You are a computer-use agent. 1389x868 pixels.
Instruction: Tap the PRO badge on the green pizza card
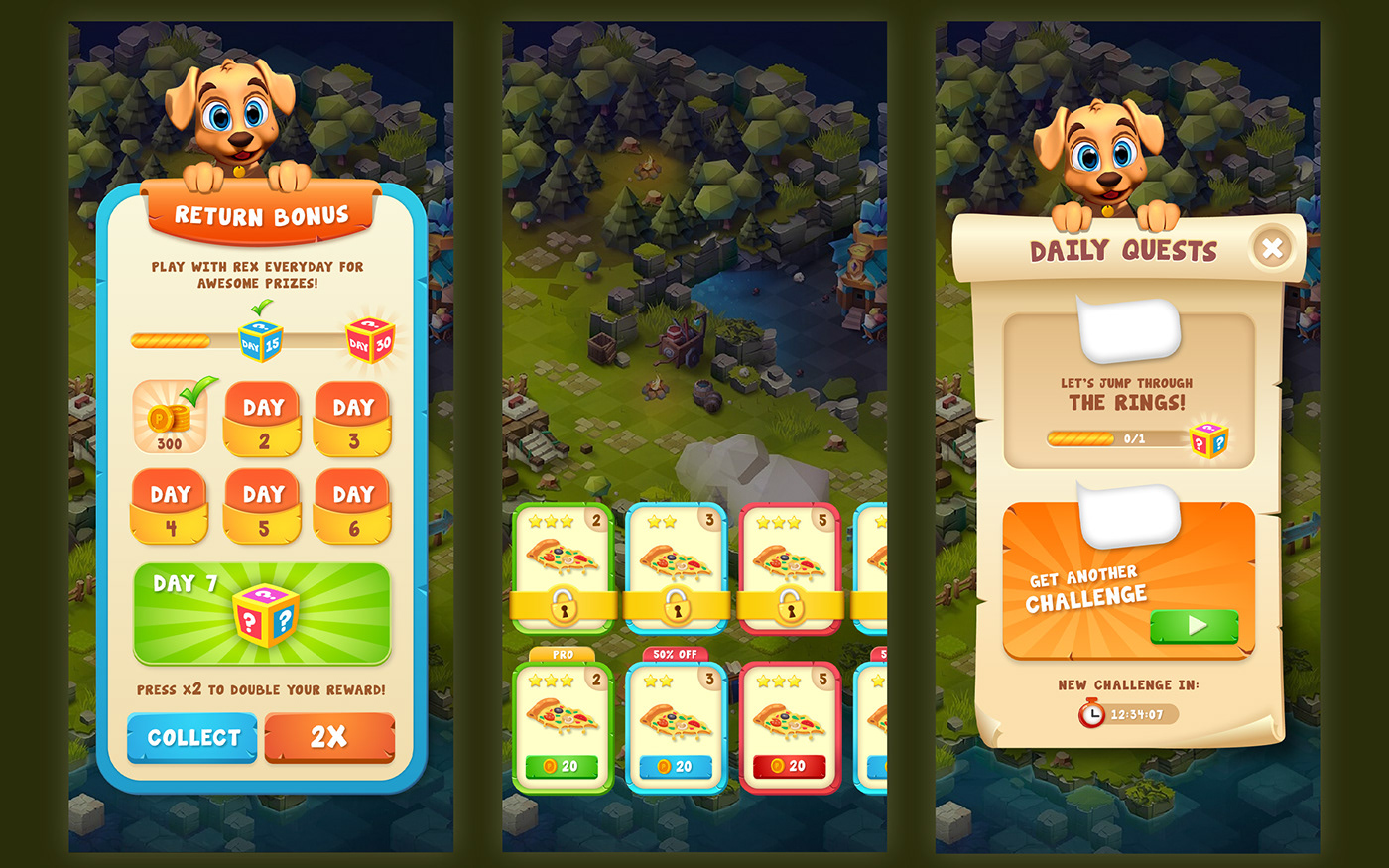click(562, 655)
